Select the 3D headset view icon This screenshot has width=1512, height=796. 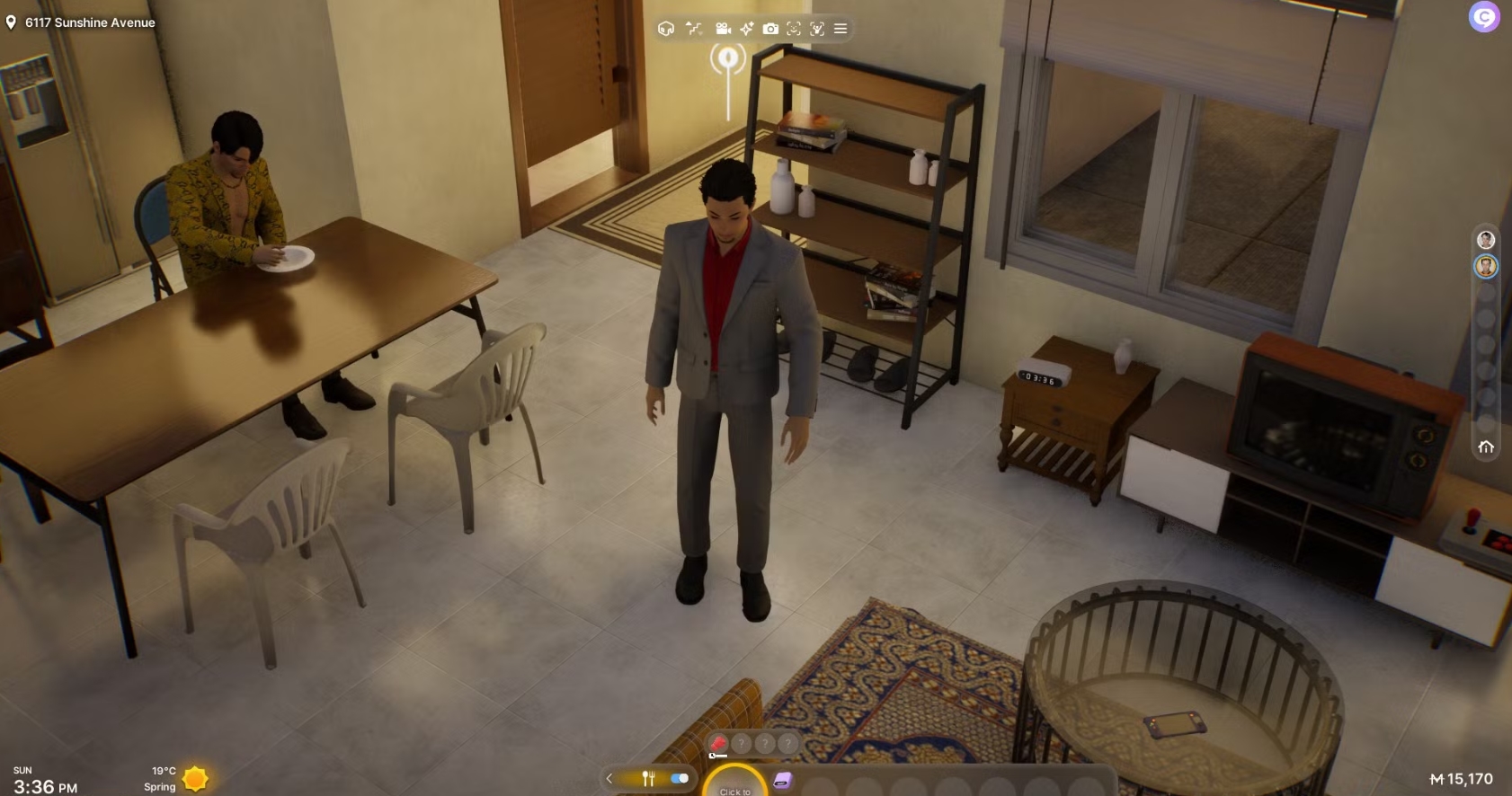[x=666, y=28]
